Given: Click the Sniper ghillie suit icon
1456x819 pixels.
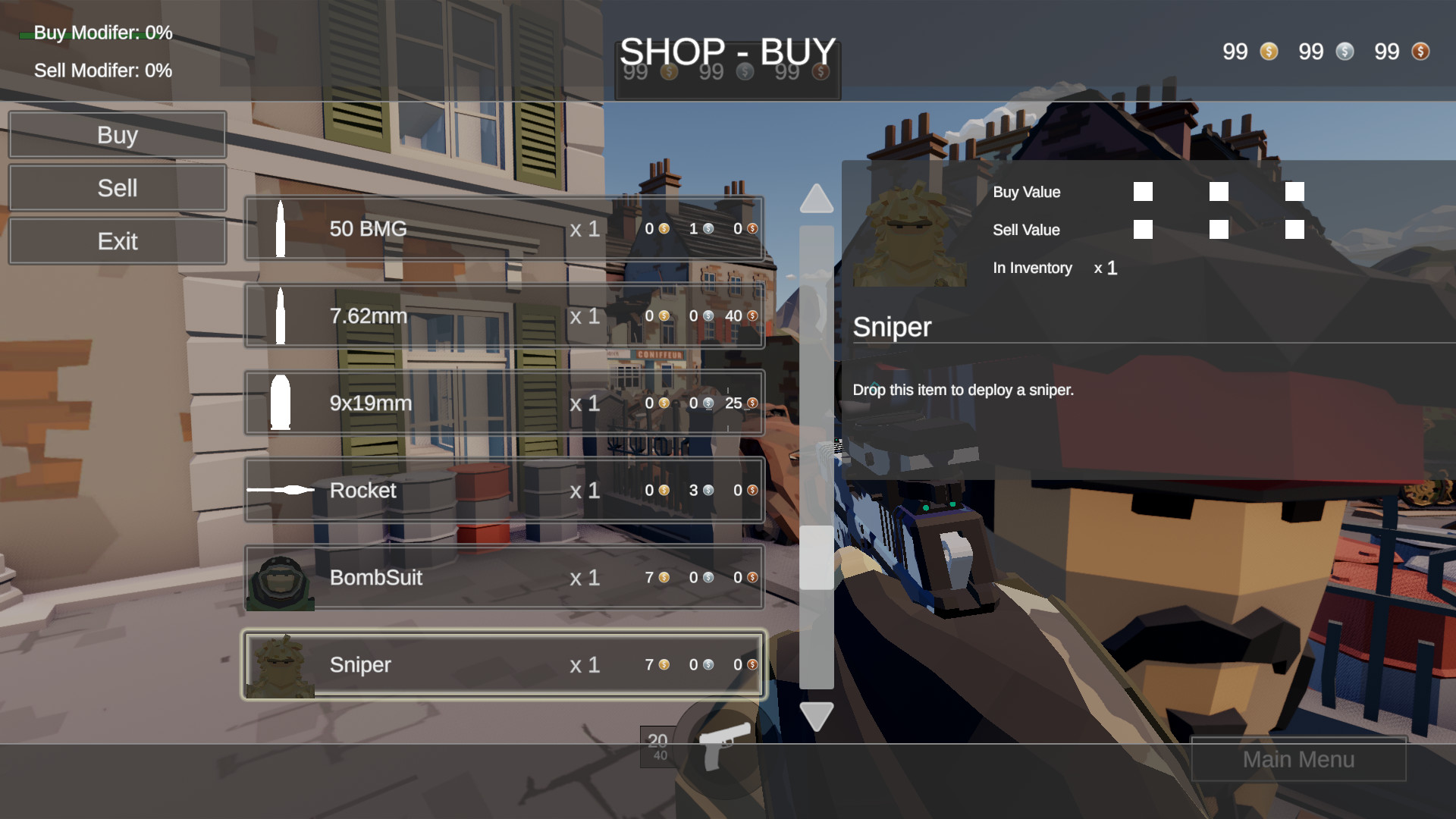Looking at the screenshot, I should coord(281,664).
